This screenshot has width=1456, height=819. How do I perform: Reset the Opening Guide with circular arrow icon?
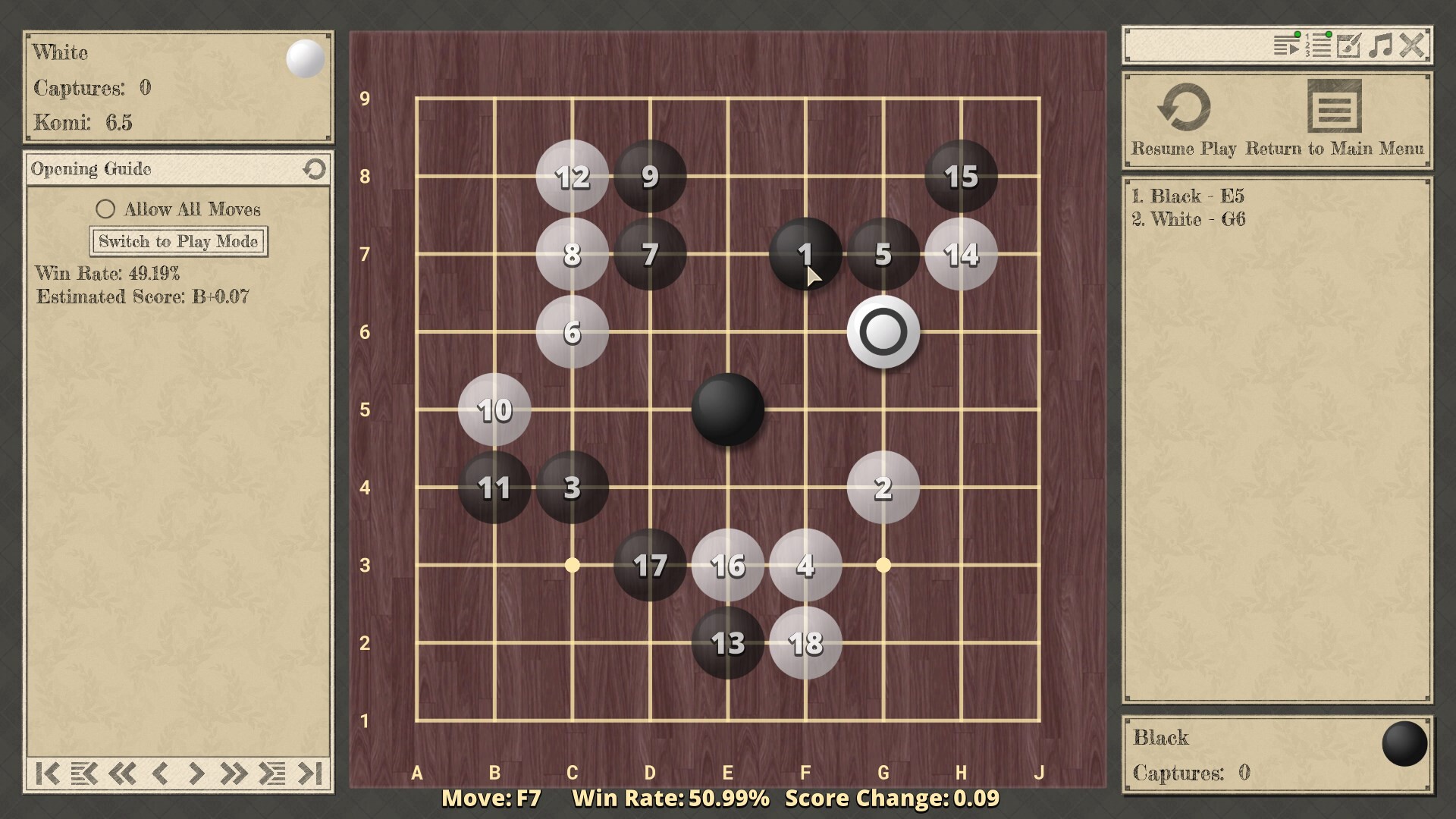[x=315, y=169]
